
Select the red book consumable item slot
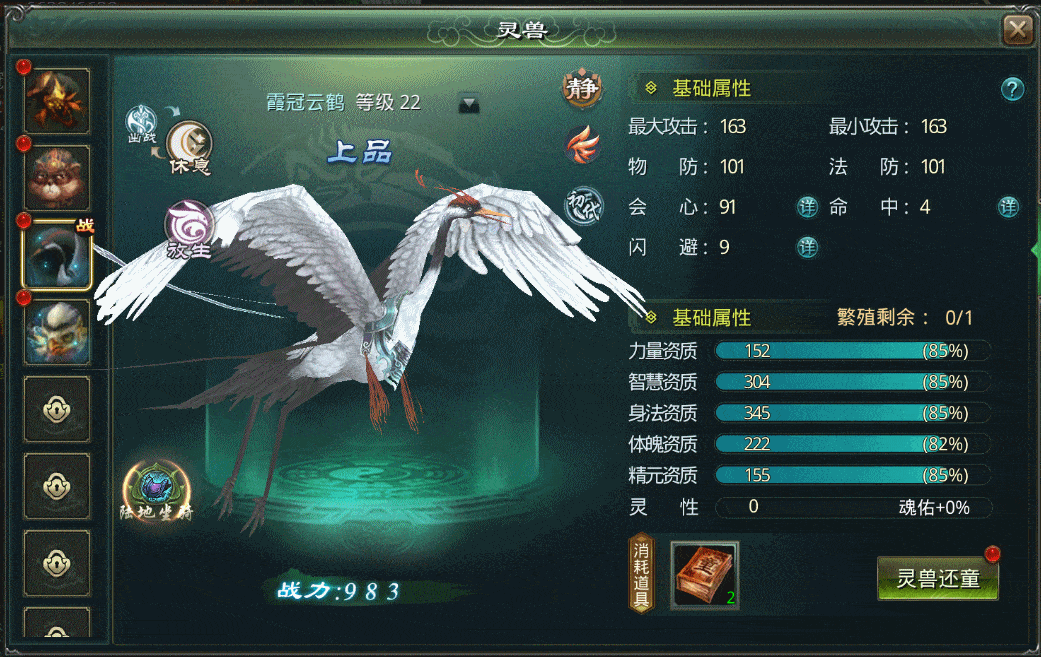(x=704, y=576)
